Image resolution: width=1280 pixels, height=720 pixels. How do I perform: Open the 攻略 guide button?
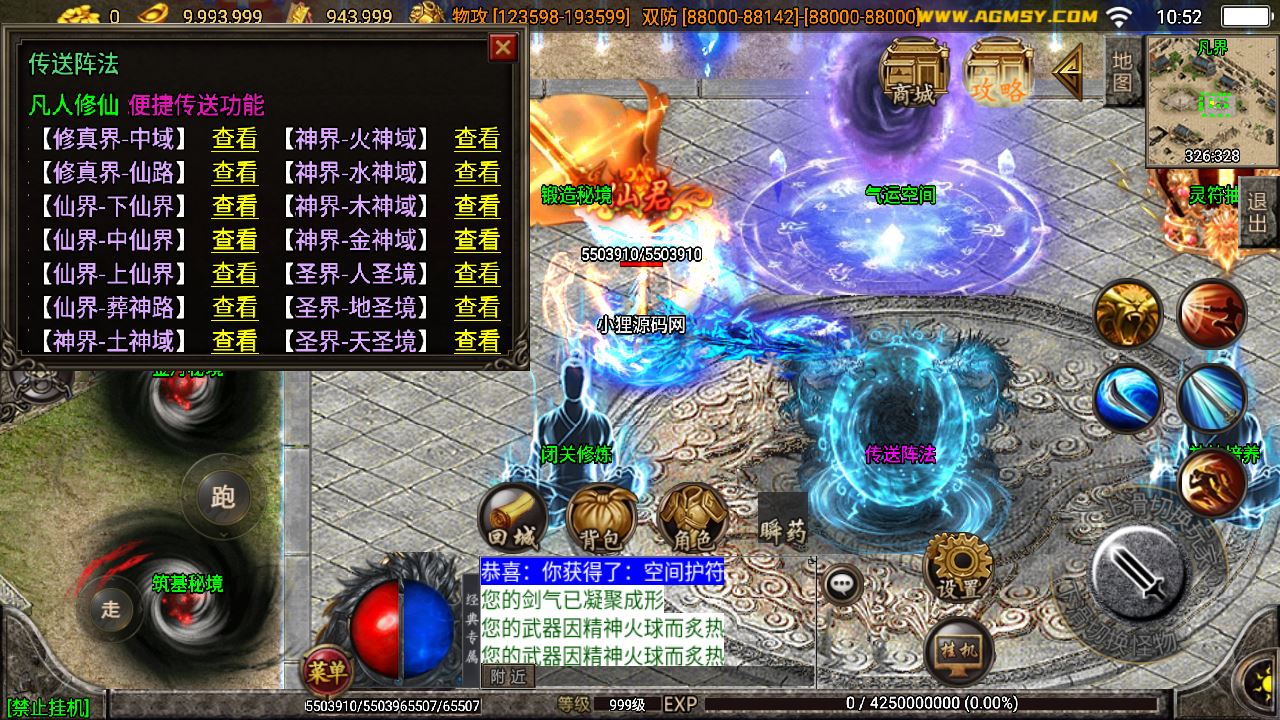(997, 72)
